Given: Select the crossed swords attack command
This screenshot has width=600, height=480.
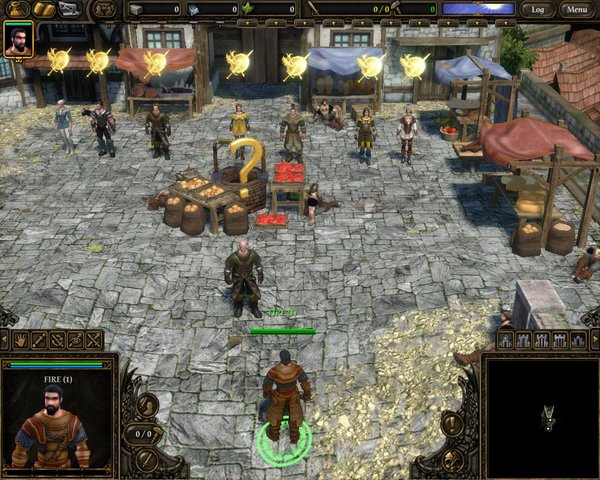Looking at the screenshot, I should click(x=94, y=340).
